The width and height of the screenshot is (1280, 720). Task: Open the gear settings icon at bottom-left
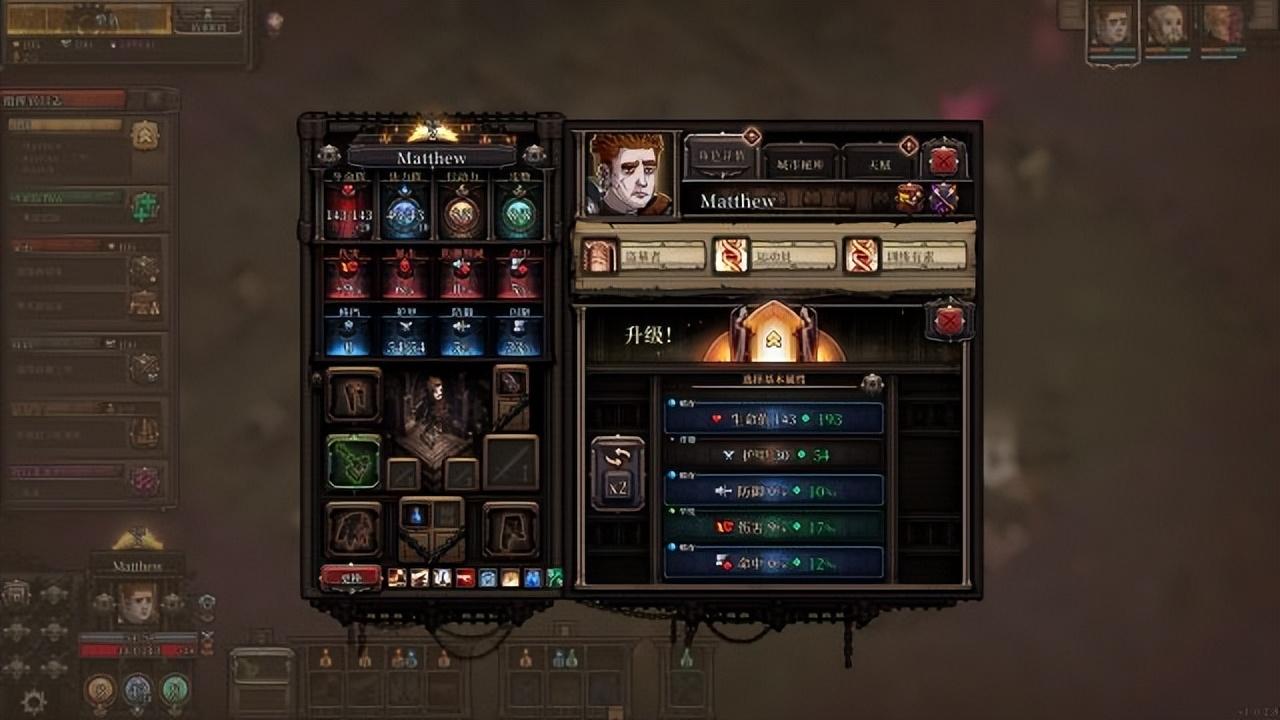pos(33,701)
